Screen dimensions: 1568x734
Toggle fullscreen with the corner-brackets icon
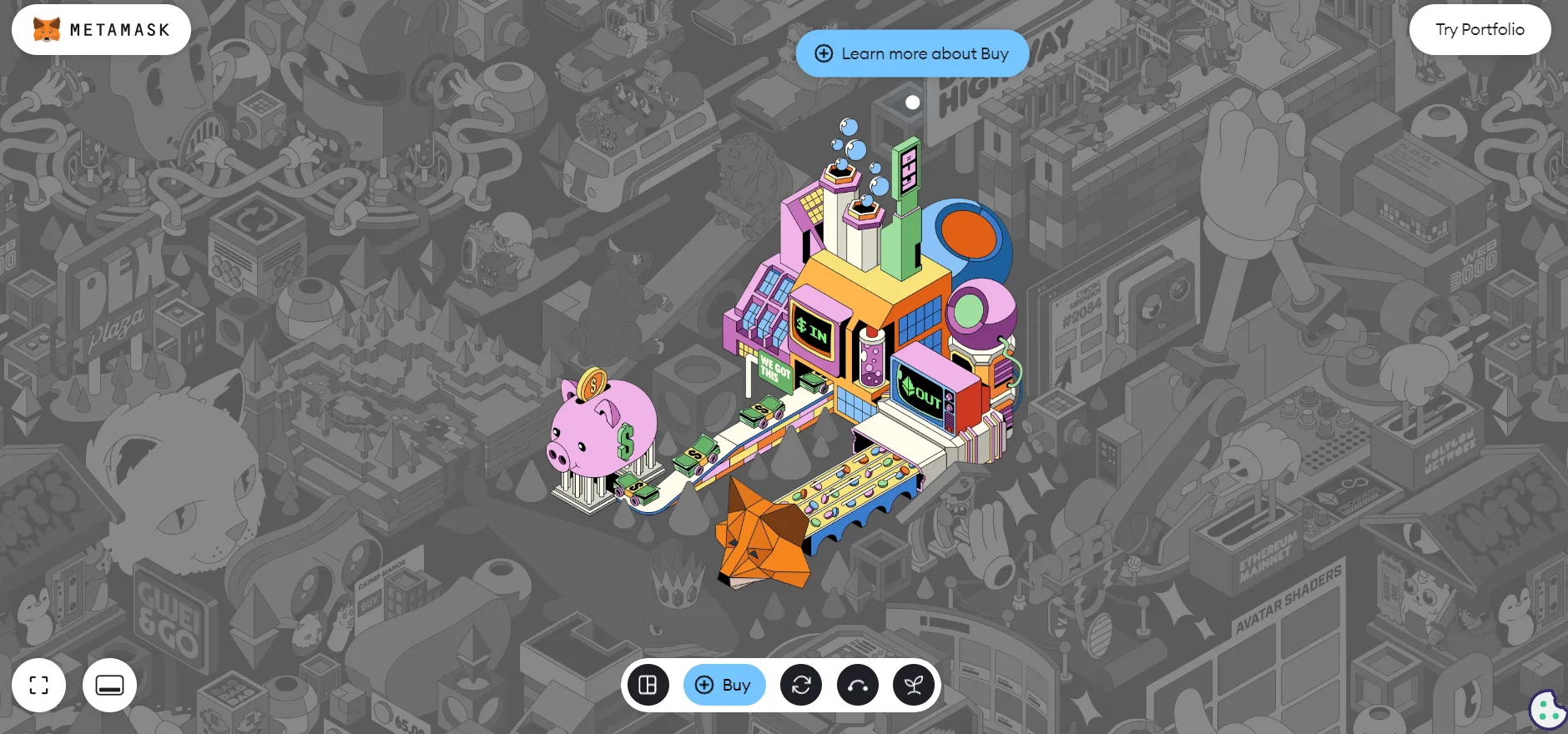[x=39, y=685]
